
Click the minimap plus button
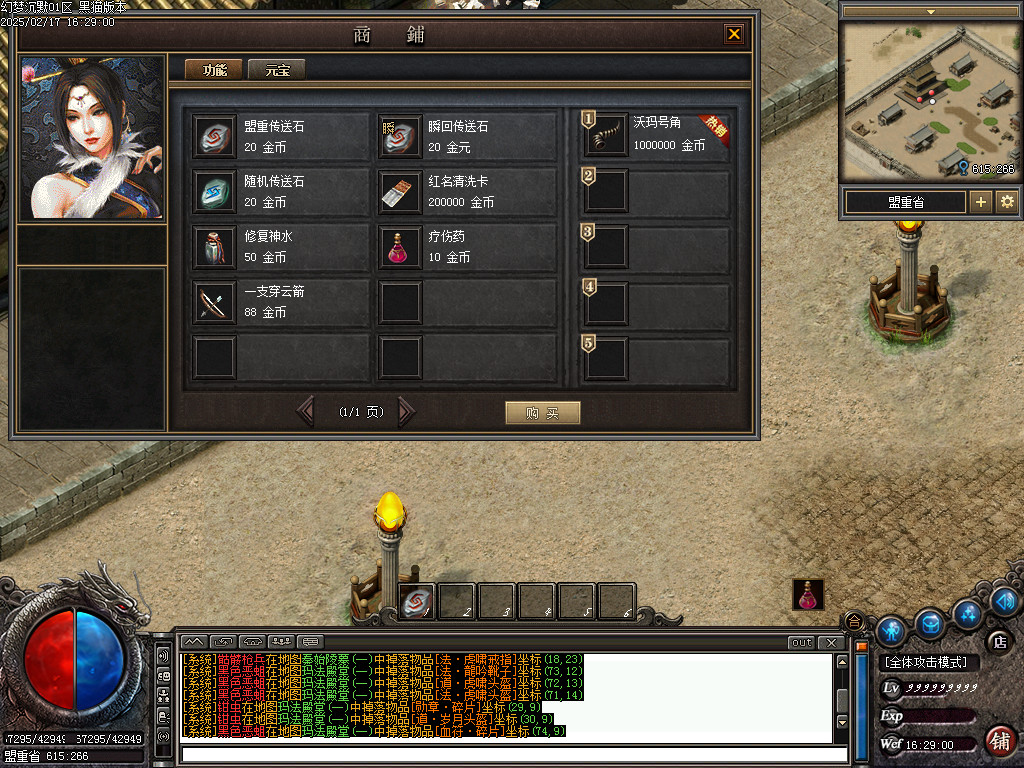(x=980, y=202)
